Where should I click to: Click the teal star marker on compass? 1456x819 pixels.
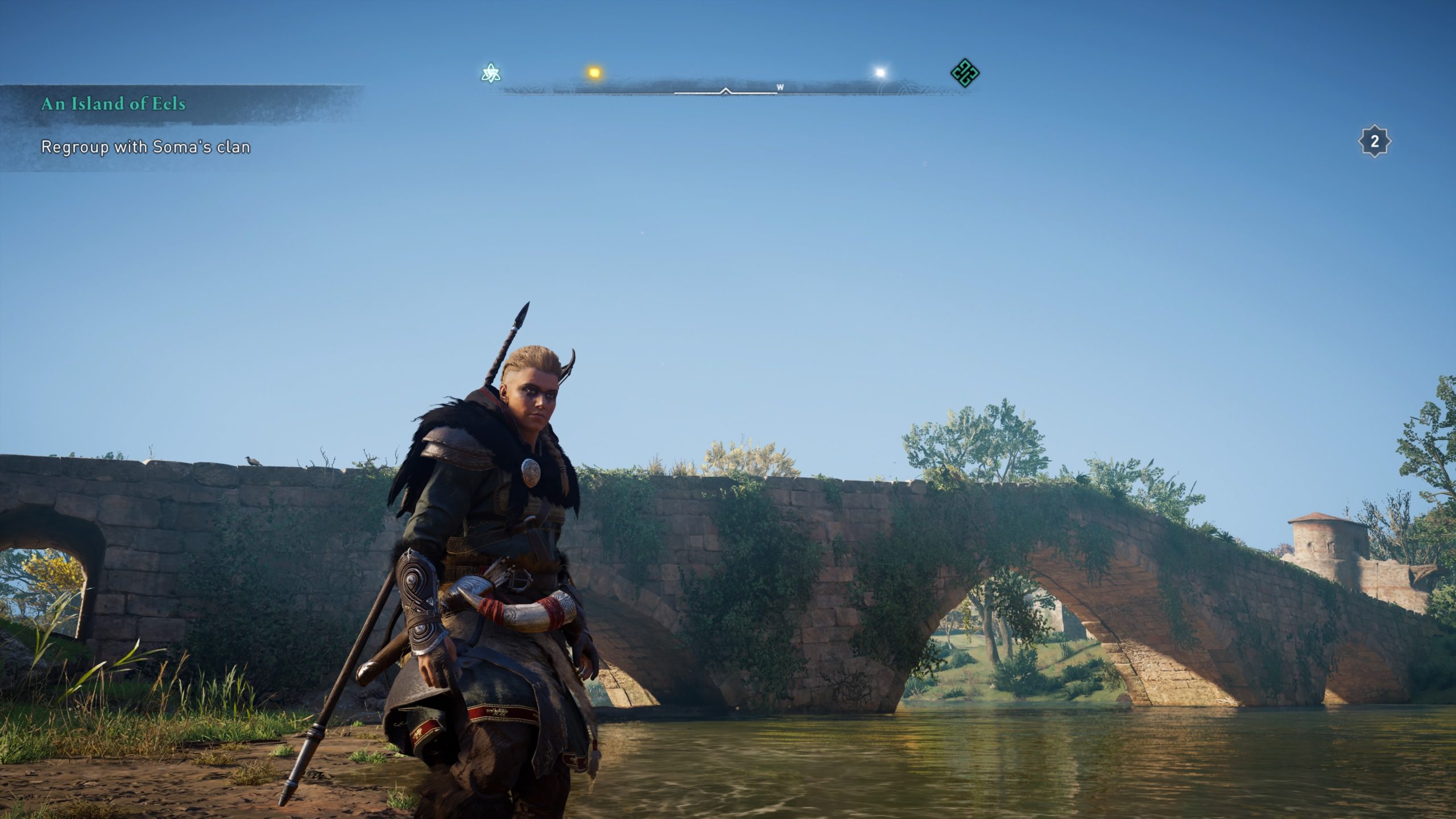pos(490,73)
